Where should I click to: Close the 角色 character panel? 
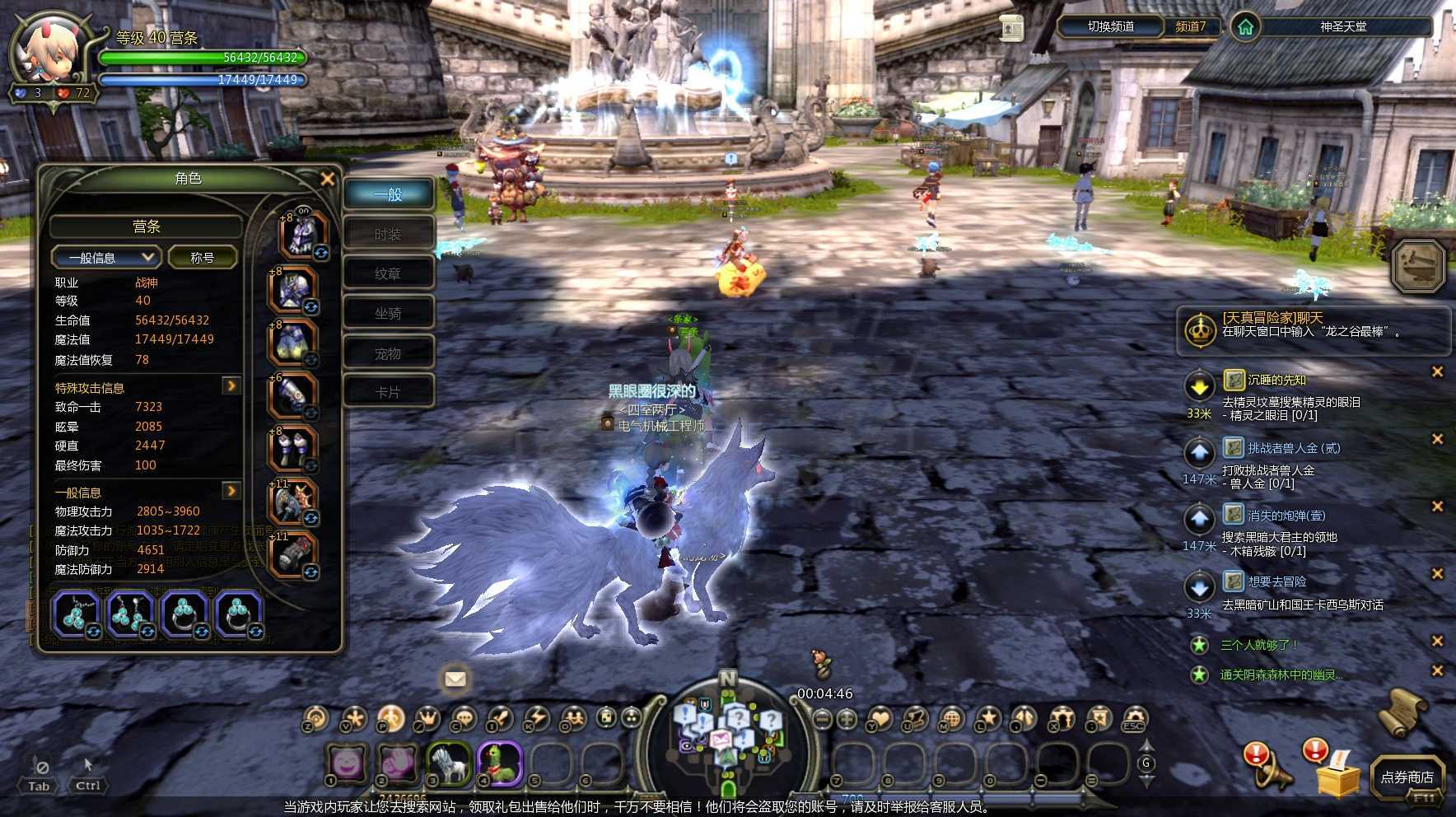point(327,179)
